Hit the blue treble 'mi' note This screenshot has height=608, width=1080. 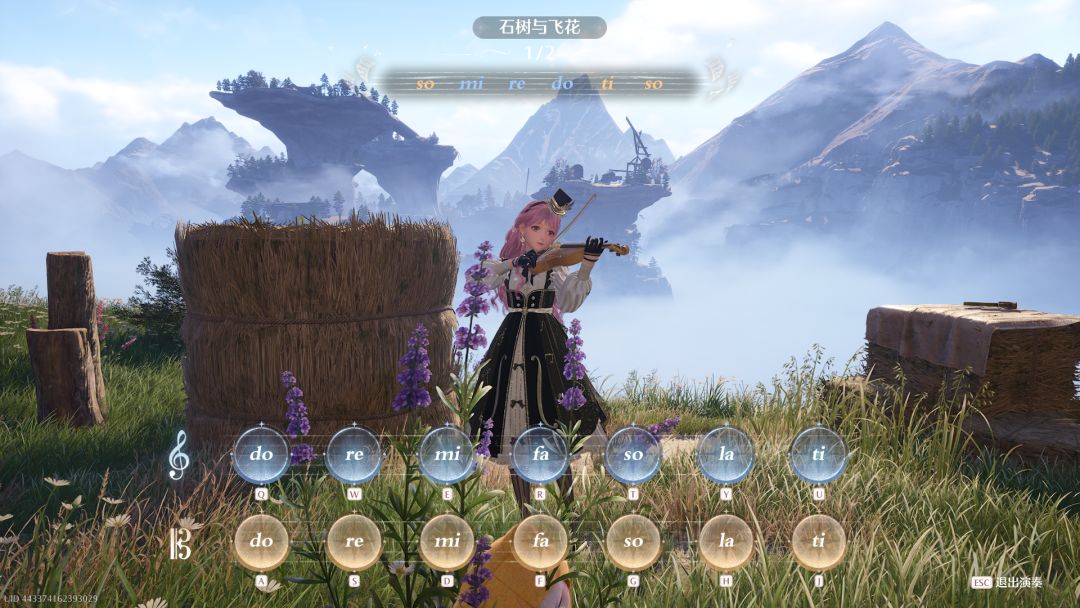(x=447, y=454)
